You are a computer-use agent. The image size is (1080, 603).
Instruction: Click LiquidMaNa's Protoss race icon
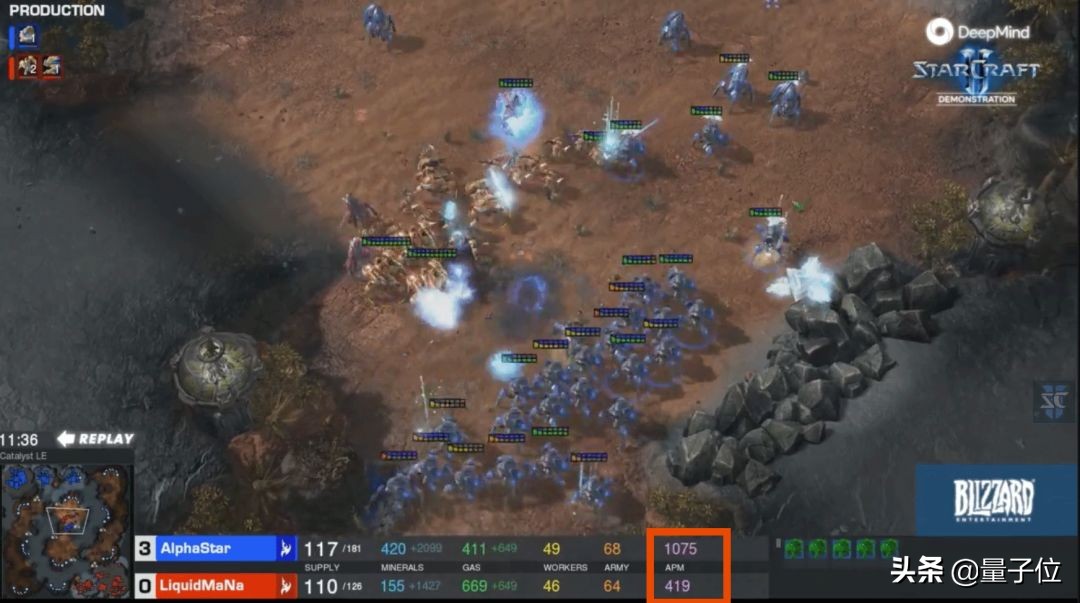(x=286, y=586)
